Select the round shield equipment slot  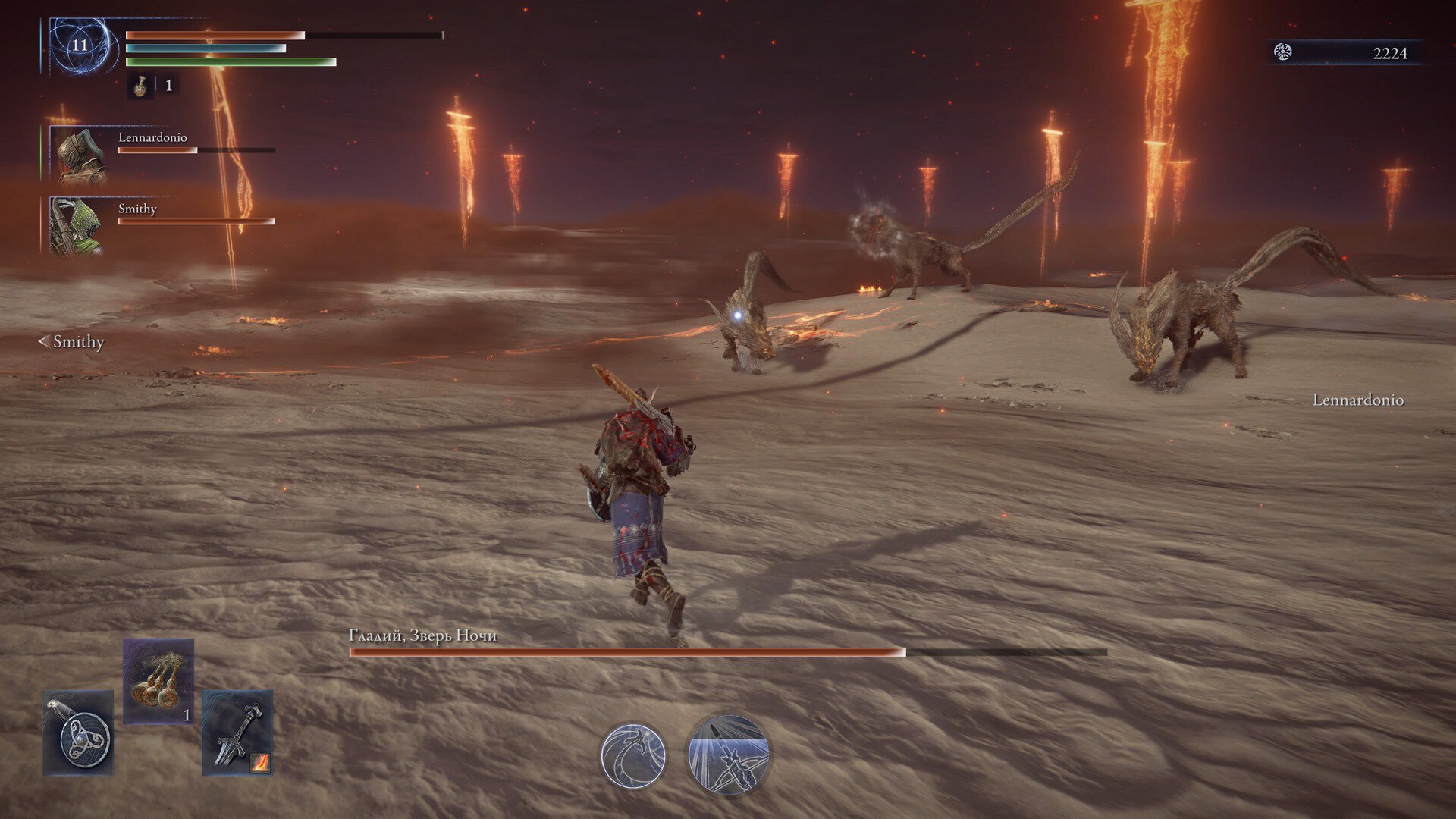[78, 733]
